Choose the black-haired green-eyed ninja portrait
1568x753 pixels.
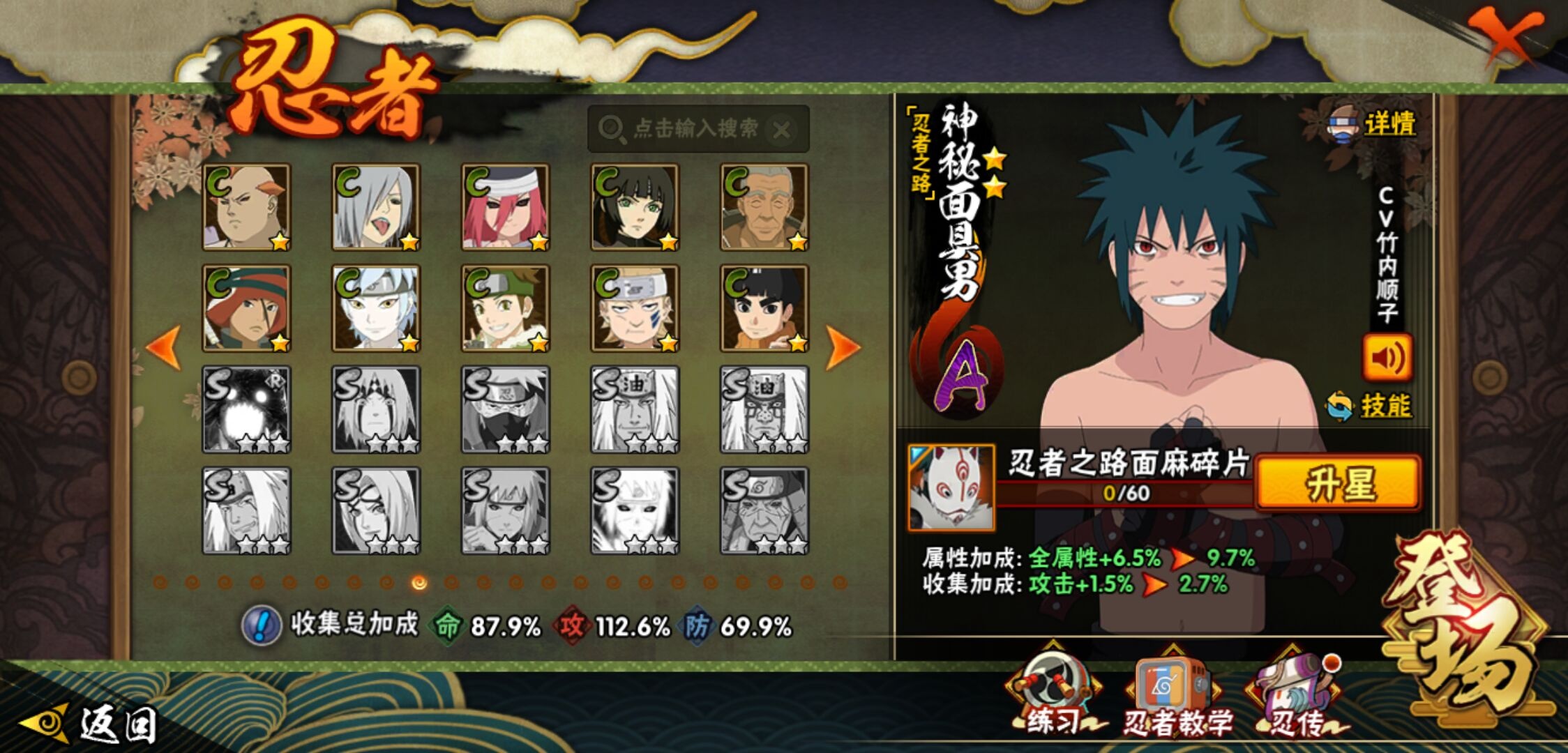(x=635, y=207)
